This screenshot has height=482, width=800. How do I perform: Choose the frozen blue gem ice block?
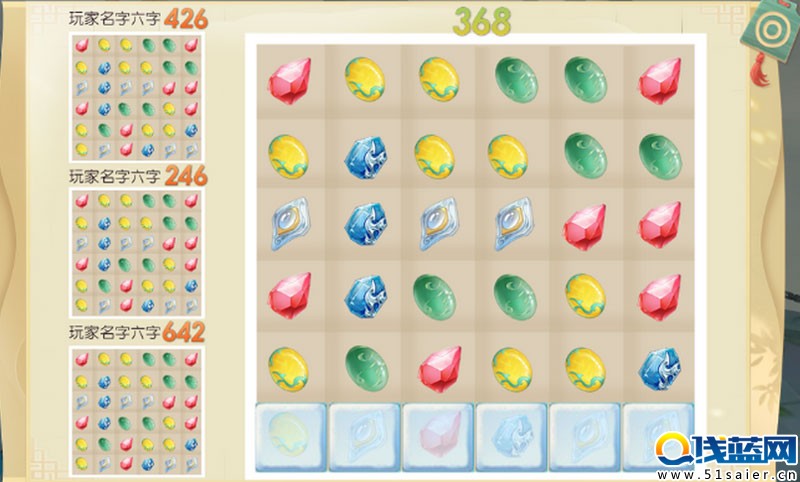[x=510, y=436]
